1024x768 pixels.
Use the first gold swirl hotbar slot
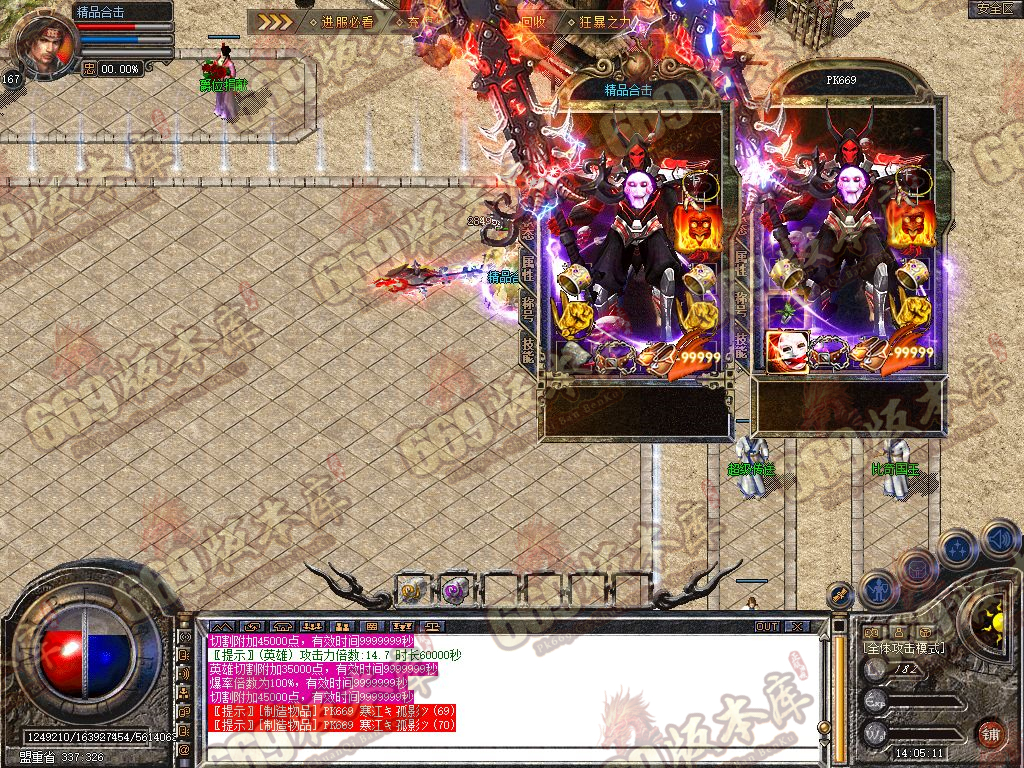[x=412, y=590]
